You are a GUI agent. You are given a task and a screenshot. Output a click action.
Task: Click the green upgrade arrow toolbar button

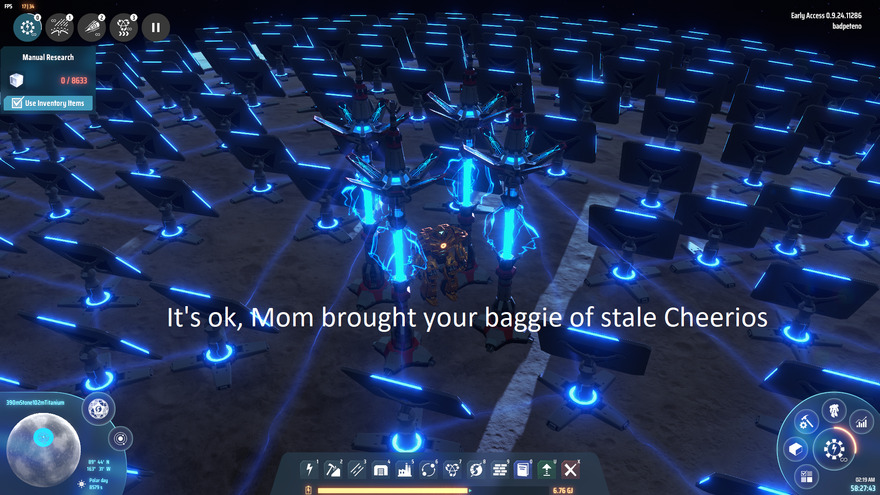point(546,469)
